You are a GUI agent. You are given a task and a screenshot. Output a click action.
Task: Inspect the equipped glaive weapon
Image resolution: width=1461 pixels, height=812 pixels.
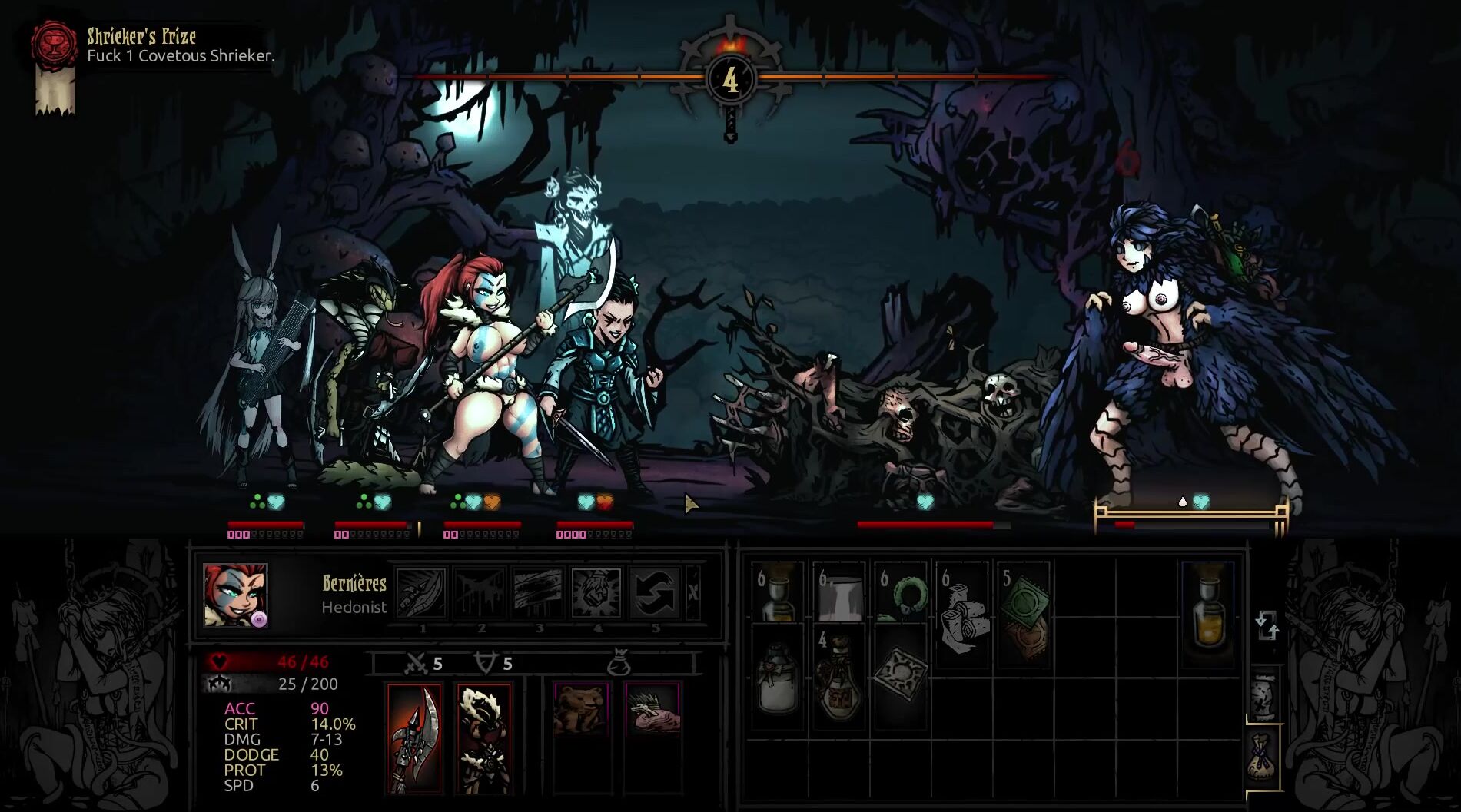[x=414, y=737]
